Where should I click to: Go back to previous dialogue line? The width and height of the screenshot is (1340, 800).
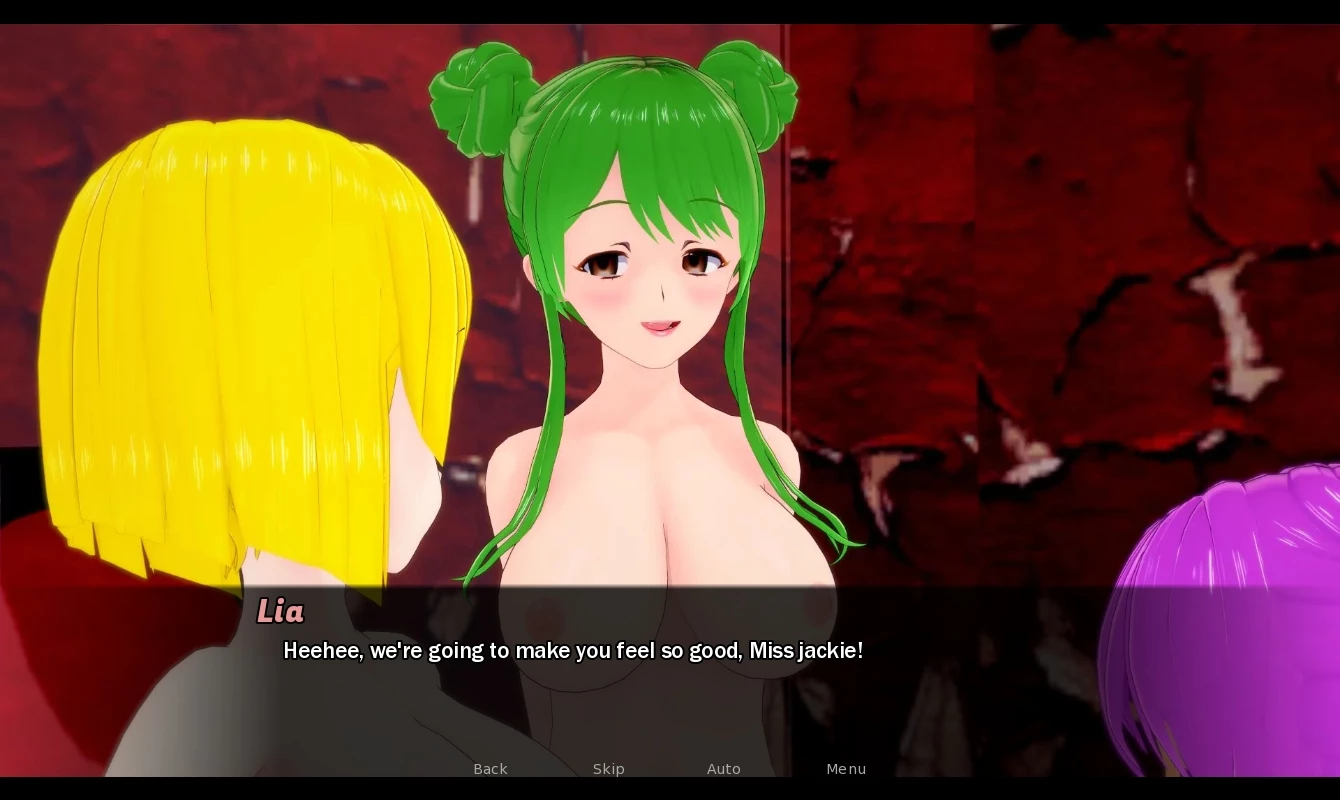point(490,768)
